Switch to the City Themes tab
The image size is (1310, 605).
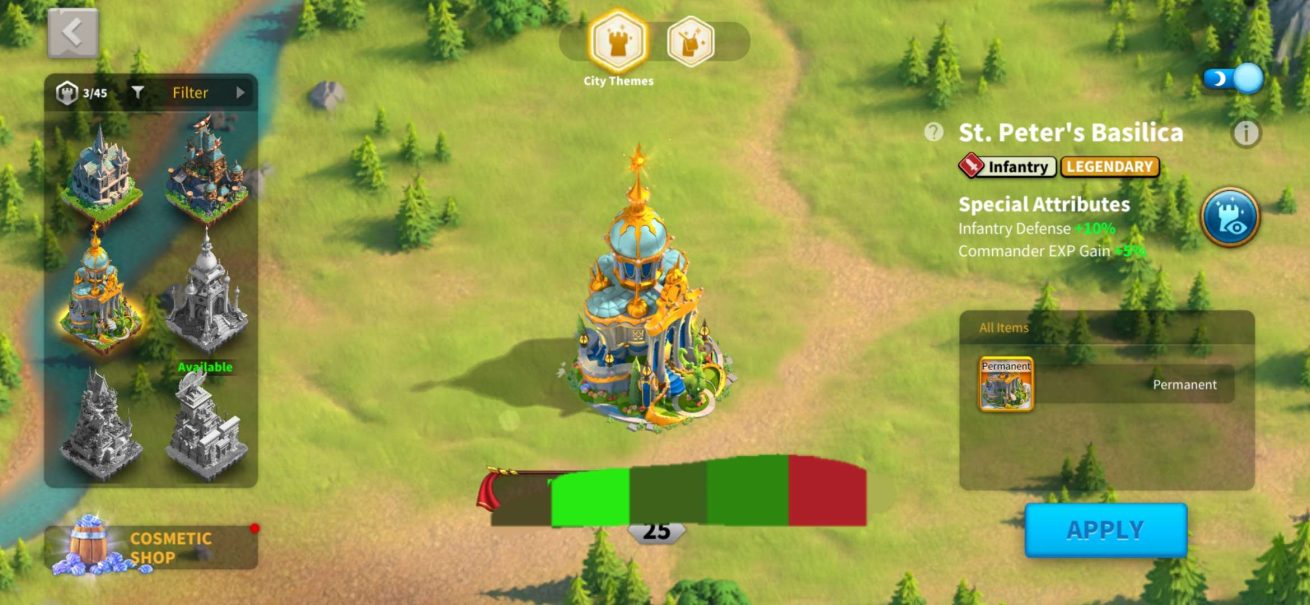(618, 42)
